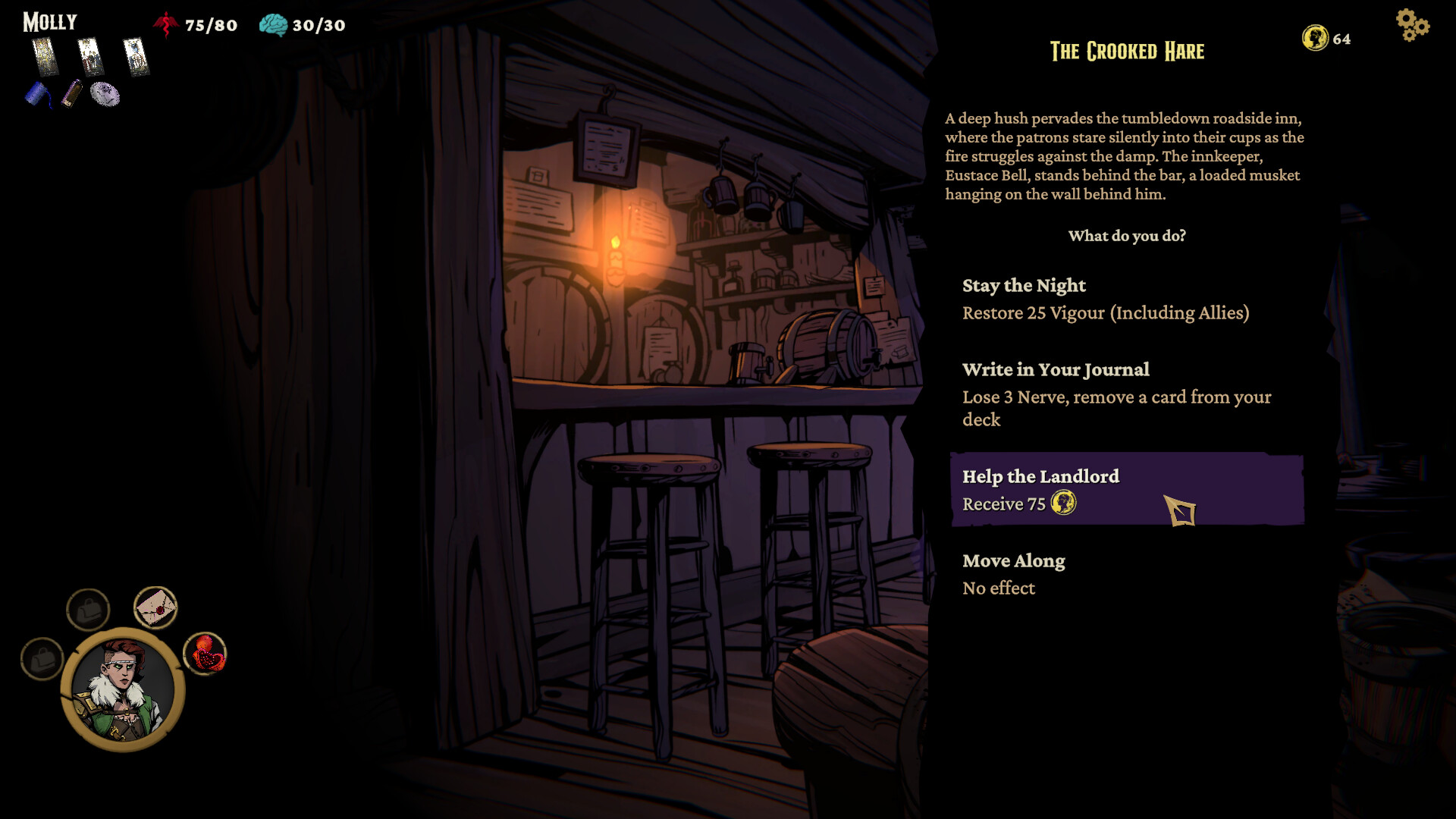Viewport: 1456px width, 819px height.
Task: Click the lower empty bag slot icon
Action: (x=42, y=658)
